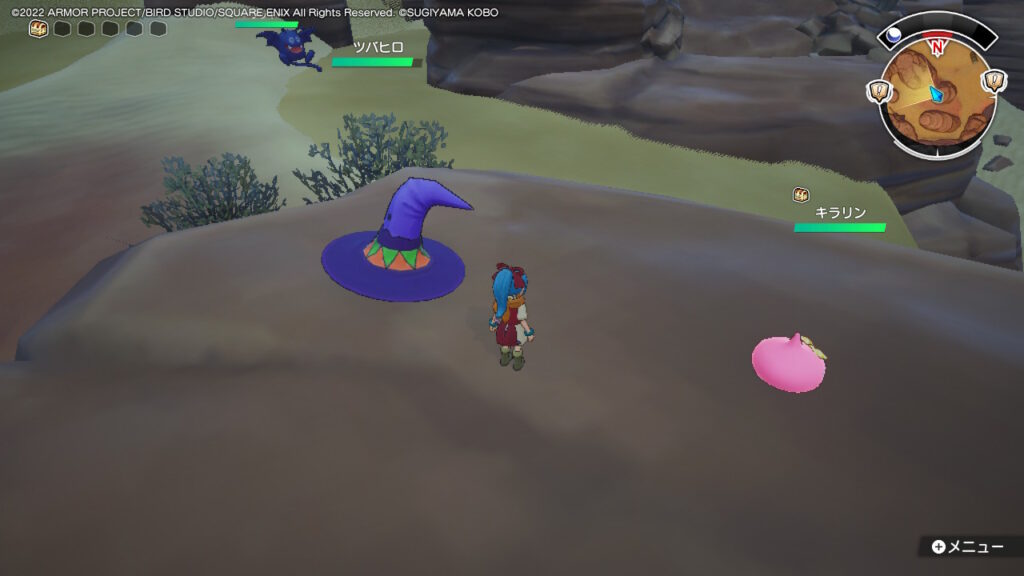
Task: Click the red N compass marker
Action: (x=937, y=47)
